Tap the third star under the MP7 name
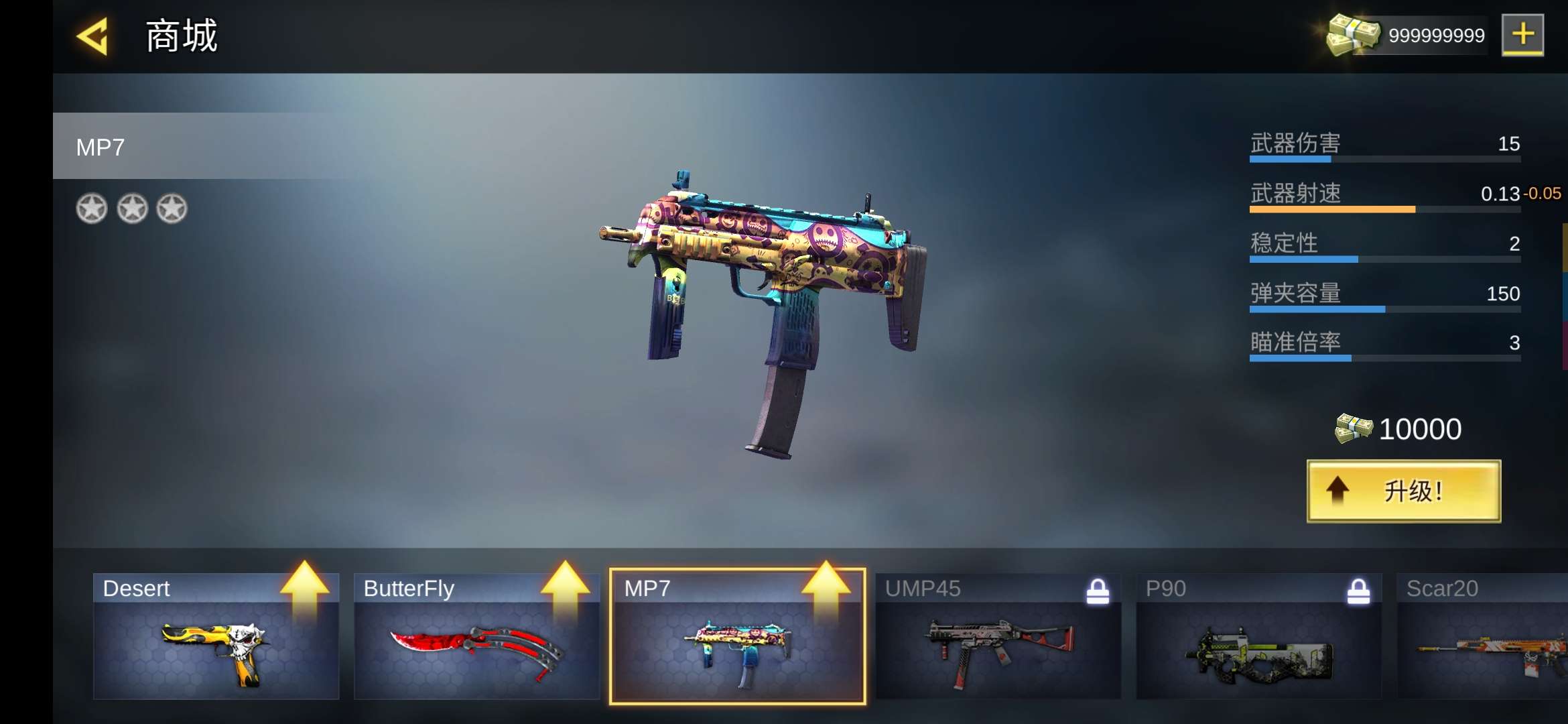This screenshot has height=724, width=1568. [173, 207]
